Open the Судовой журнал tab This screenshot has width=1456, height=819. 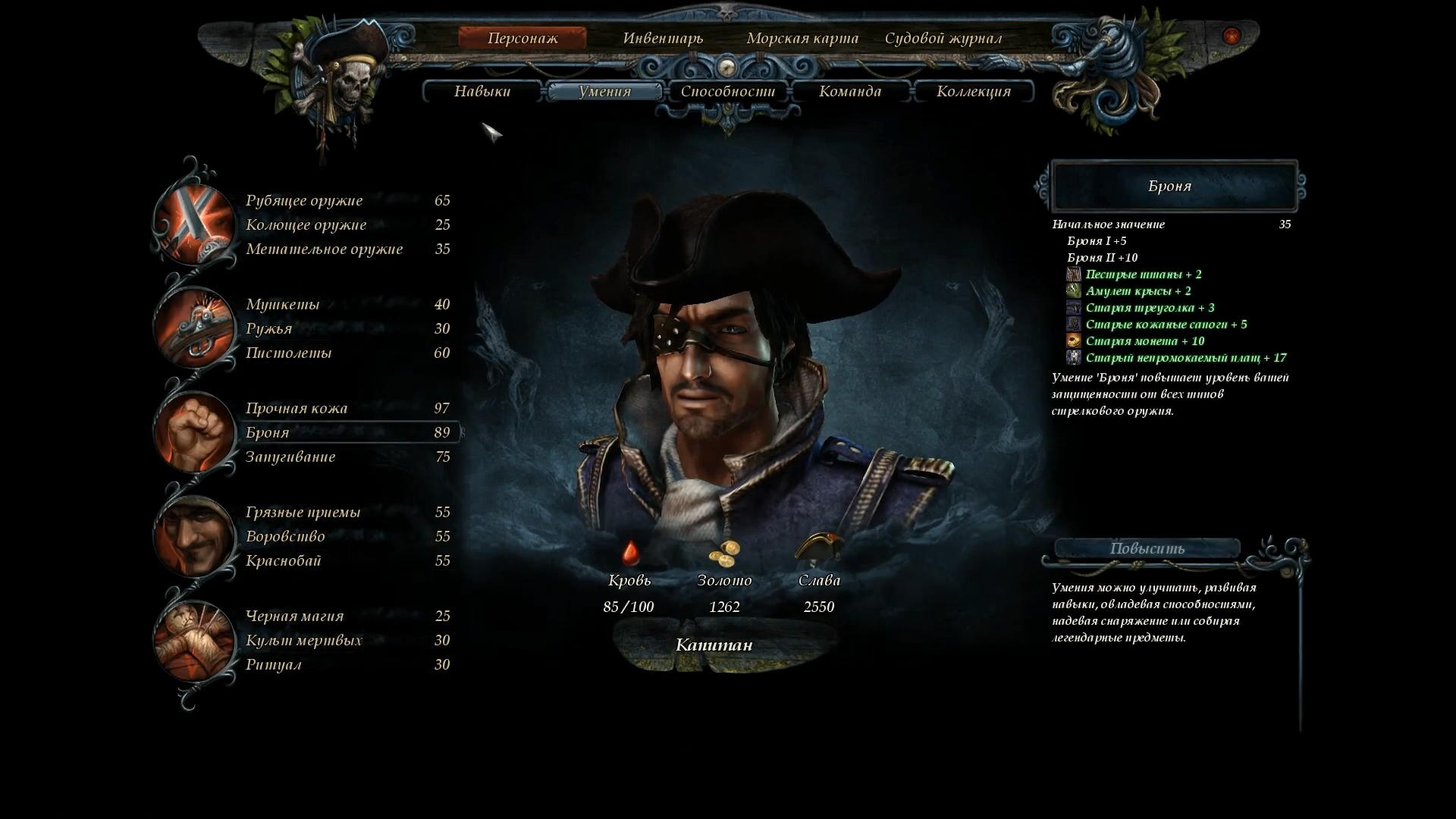(x=943, y=38)
